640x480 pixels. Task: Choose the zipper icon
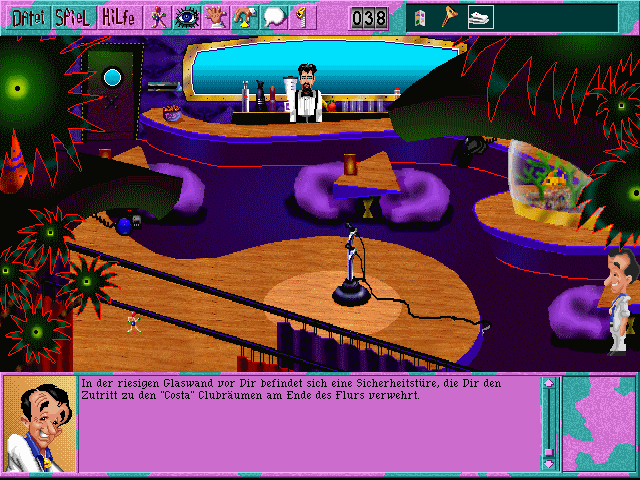coord(298,17)
